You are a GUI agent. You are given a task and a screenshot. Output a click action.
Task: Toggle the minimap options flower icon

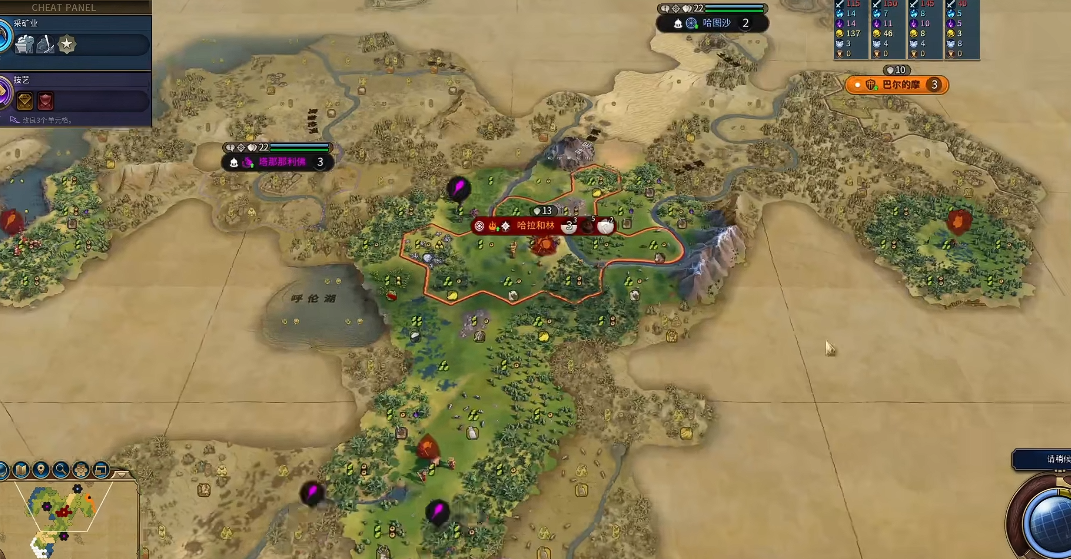point(81,469)
